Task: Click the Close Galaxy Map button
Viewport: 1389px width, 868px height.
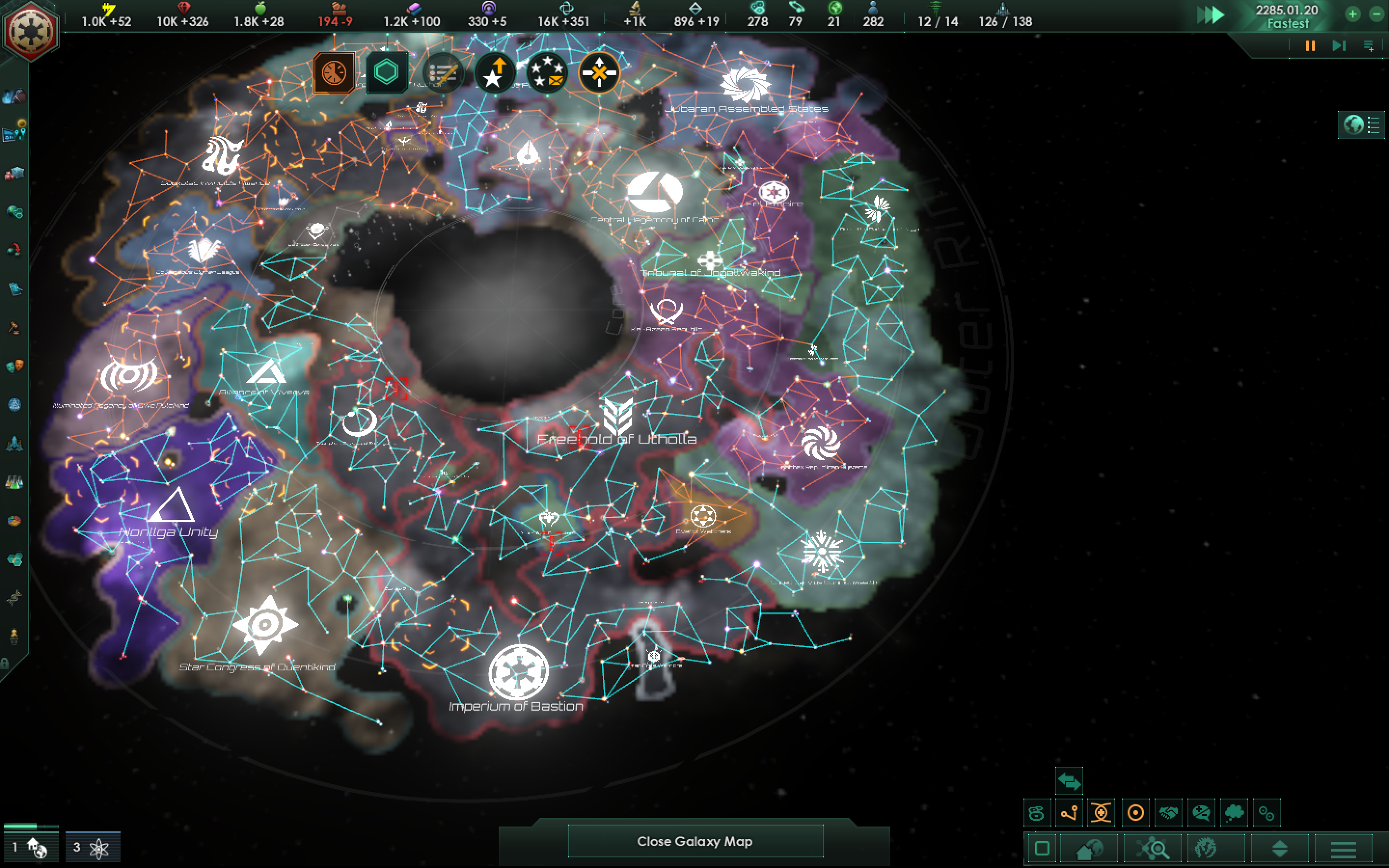Action: (694, 841)
